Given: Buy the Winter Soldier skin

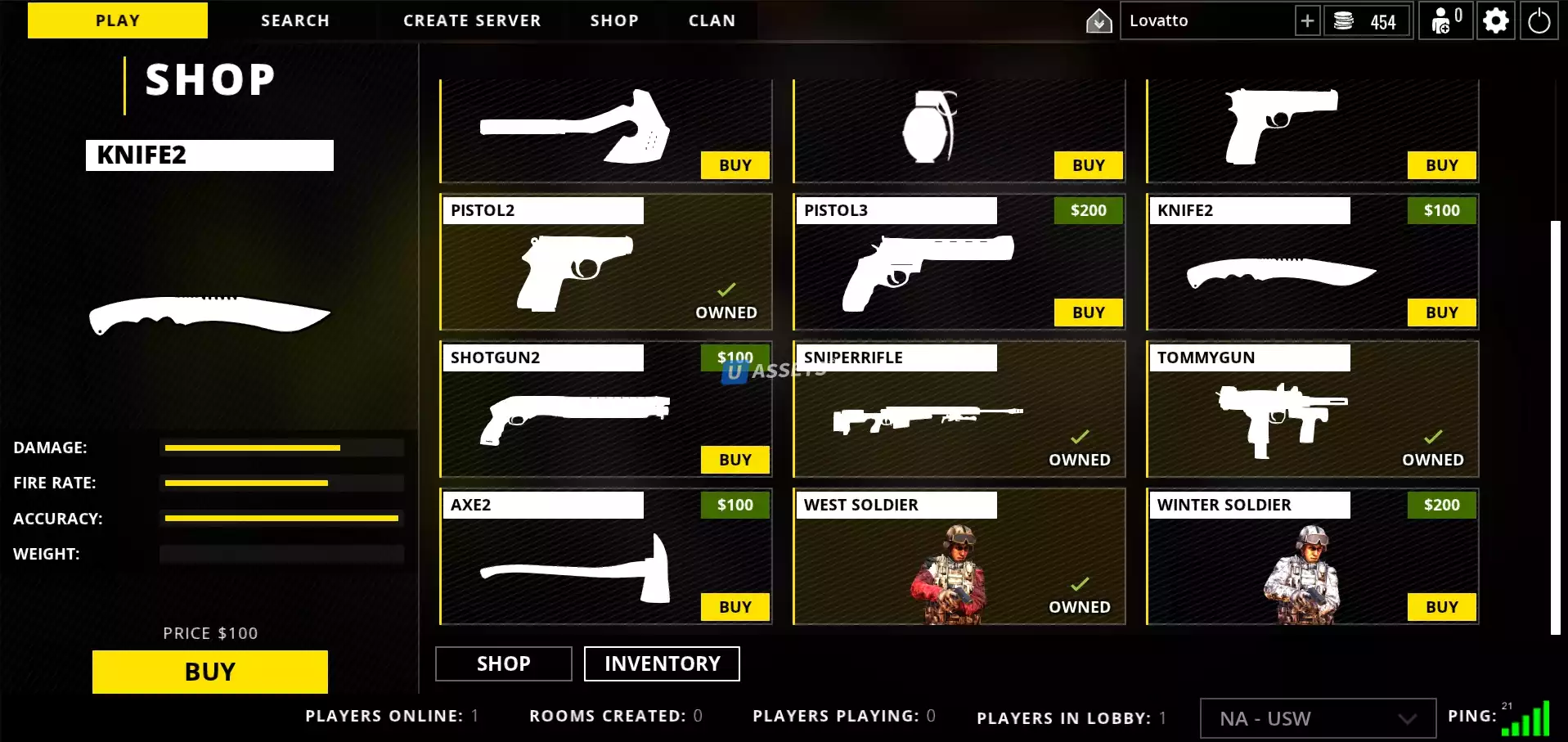Looking at the screenshot, I should pyautogui.click(x=1441, y=607).
